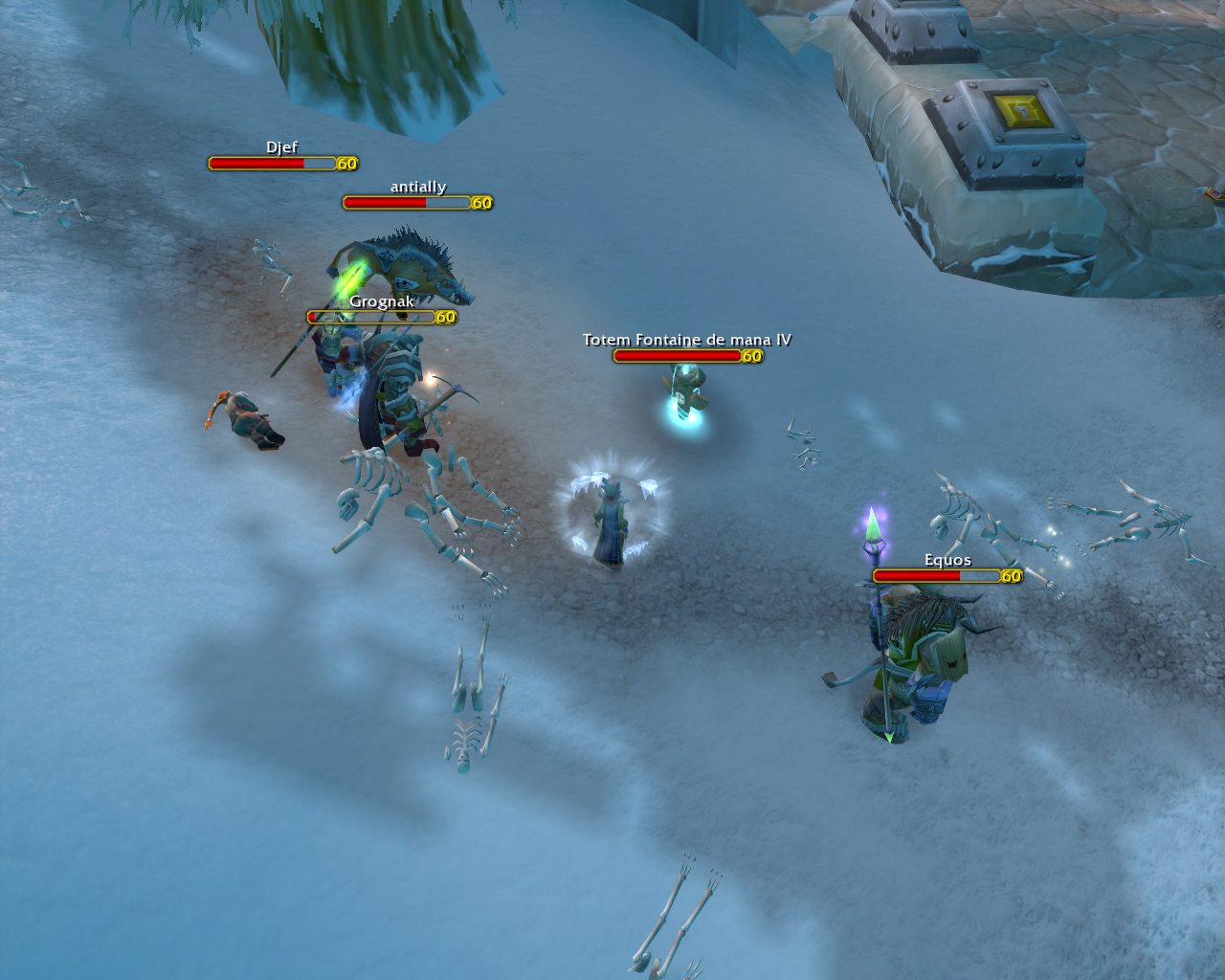Select the antially nameplate
The image size is (1225, 980).
pyautogui.click(x=408, y=203)
